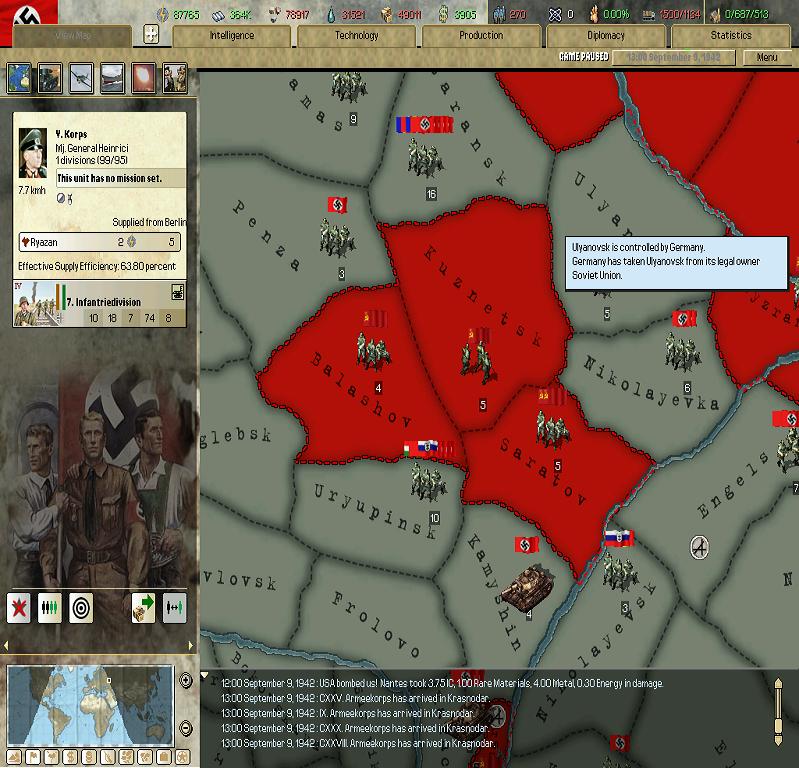Show the Statistics tab
Viewport: 799px width, 768px height.
click(730, 35)
